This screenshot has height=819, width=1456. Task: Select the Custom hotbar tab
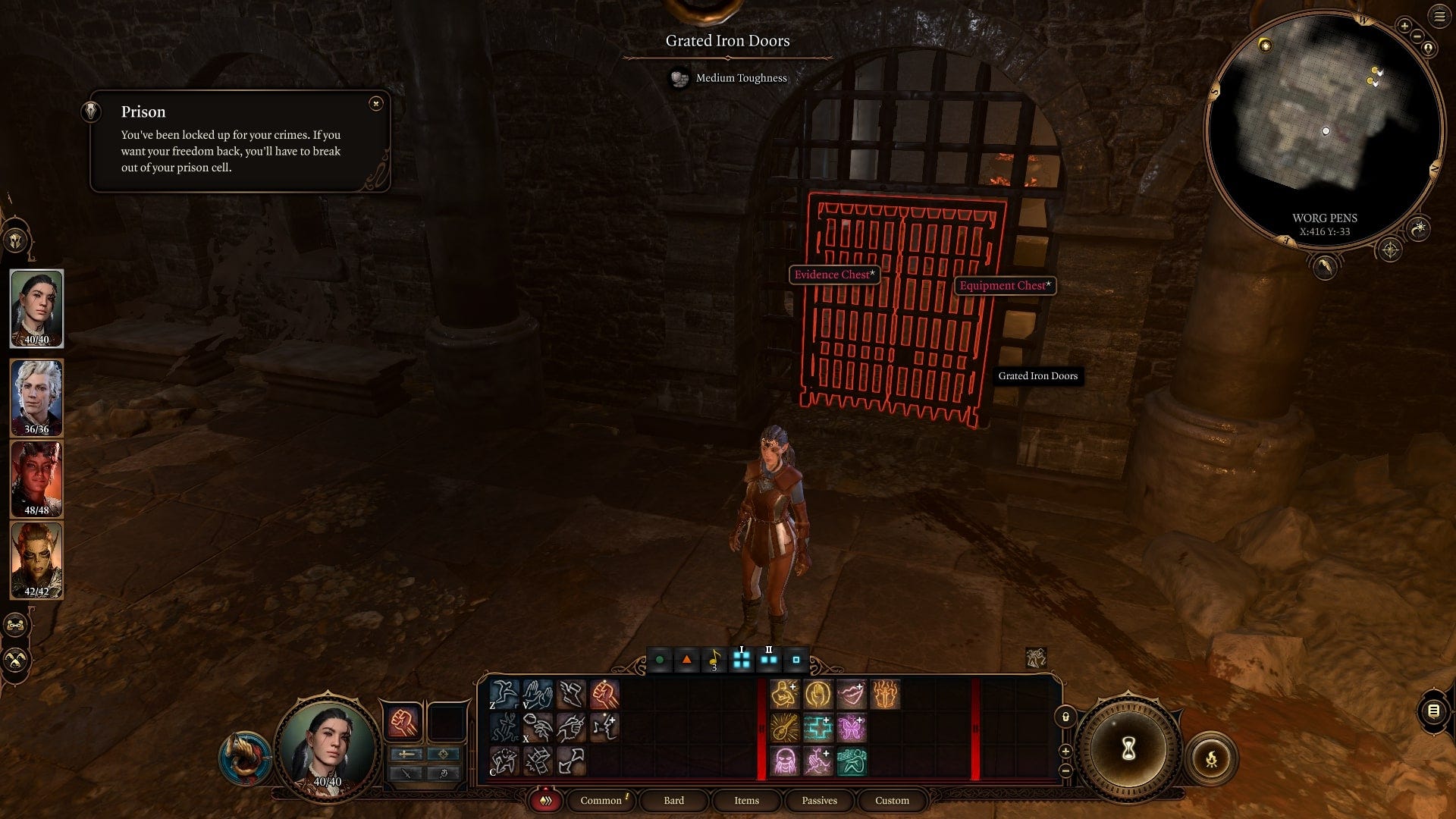[892, 800]
